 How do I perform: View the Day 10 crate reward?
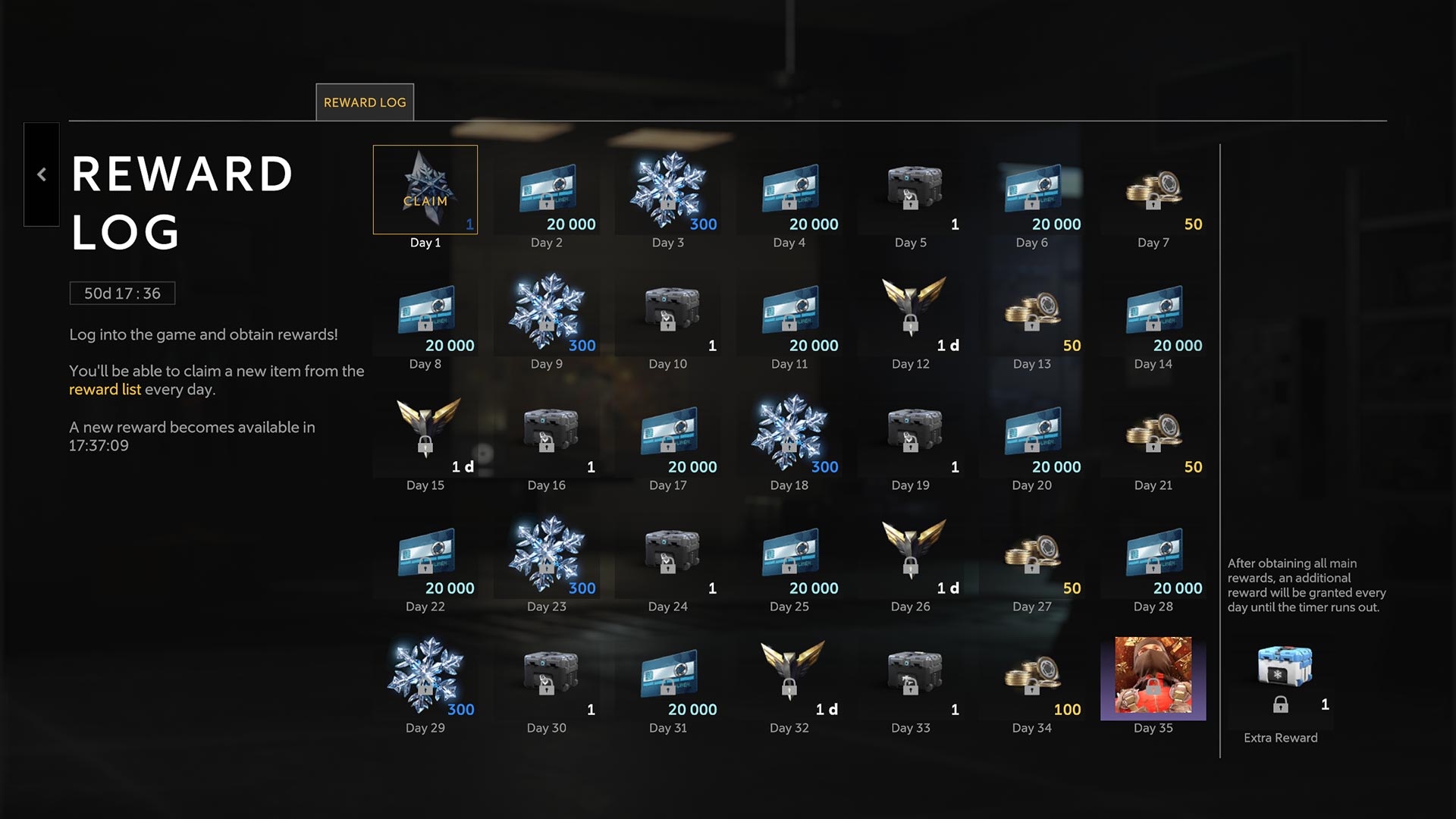click(668, 311)
